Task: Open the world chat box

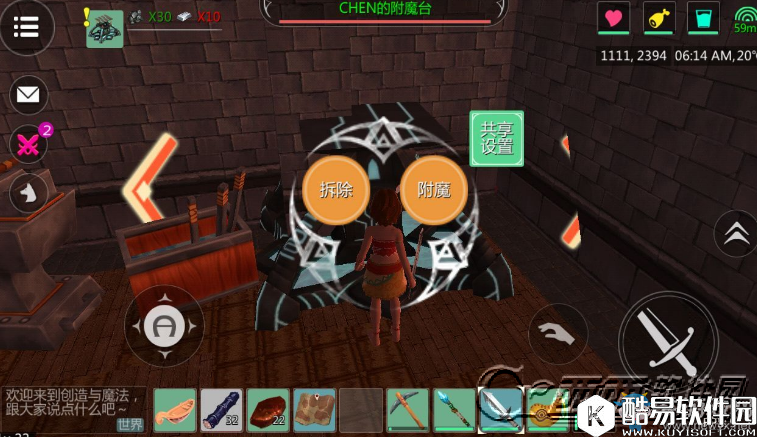Action: (x=73, y=410)
